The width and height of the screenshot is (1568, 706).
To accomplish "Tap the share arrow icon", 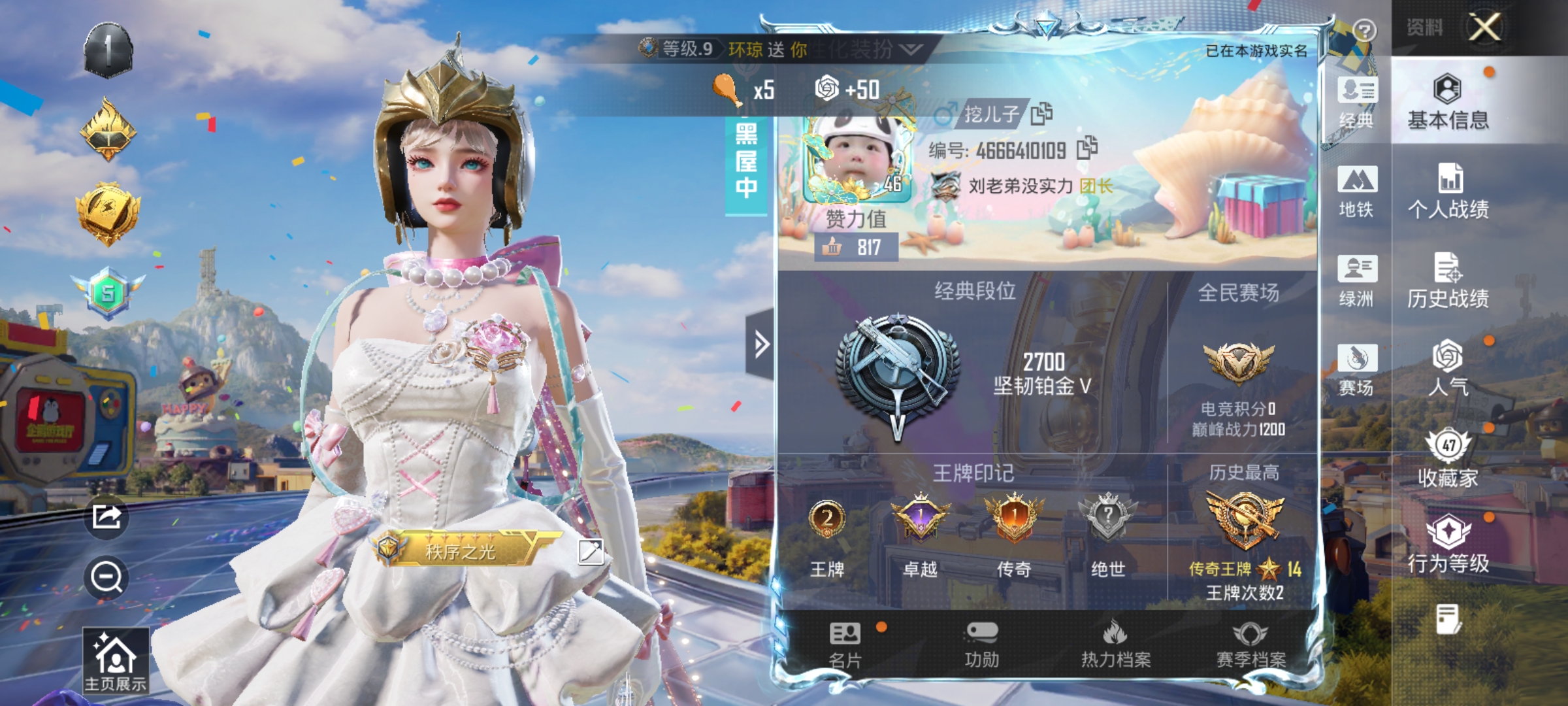I will click(106, 517).
